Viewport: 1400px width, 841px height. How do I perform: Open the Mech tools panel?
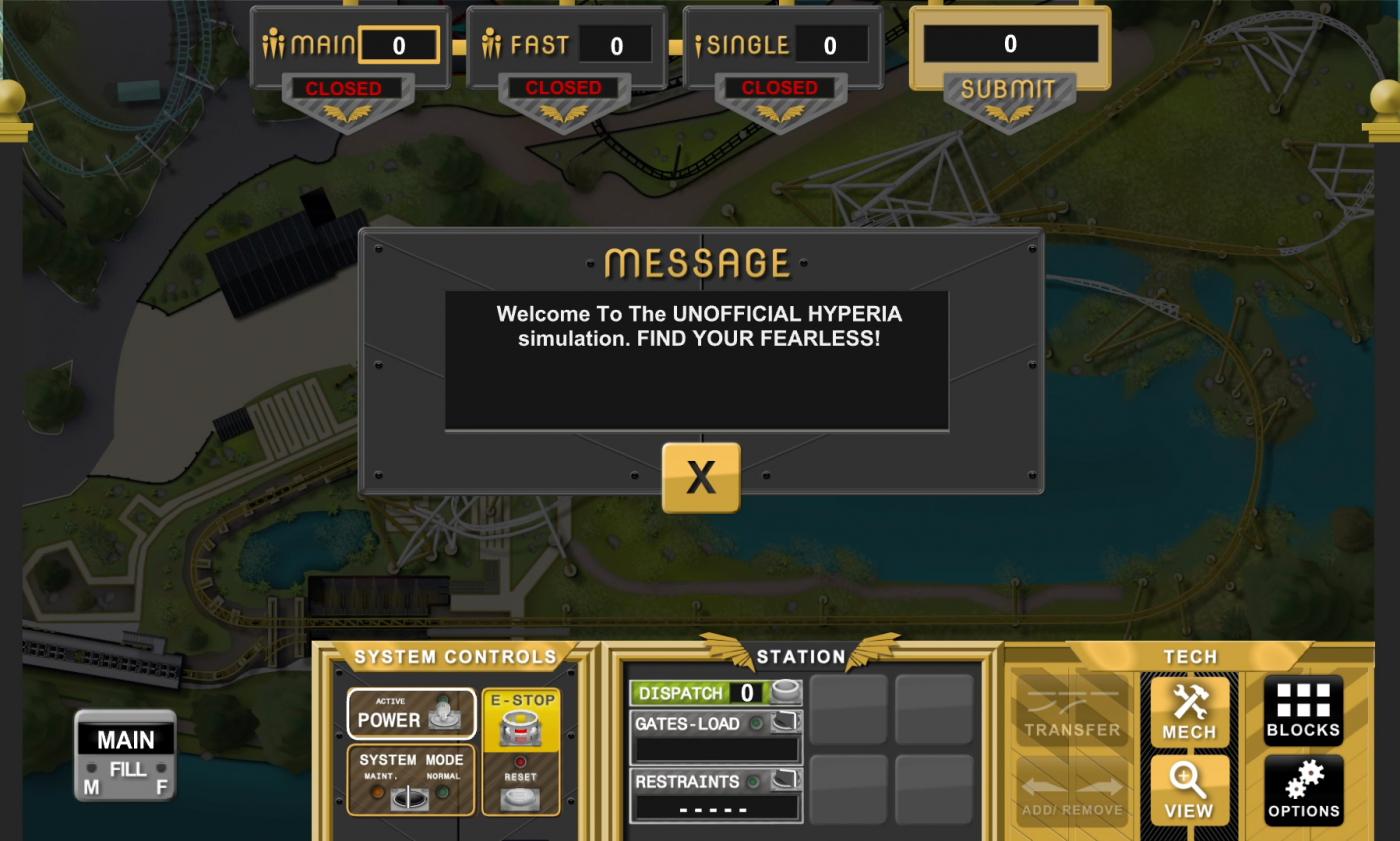(1189, 710)
